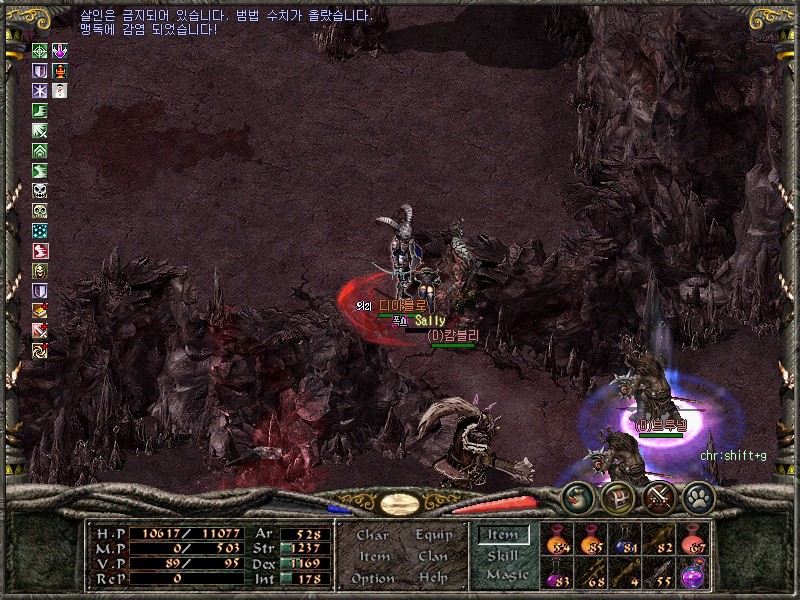Screen dimensions: 800x600
Task: Switch quick slots to the Magic tab
Action: pyautogui.click(x=506, y=575)
